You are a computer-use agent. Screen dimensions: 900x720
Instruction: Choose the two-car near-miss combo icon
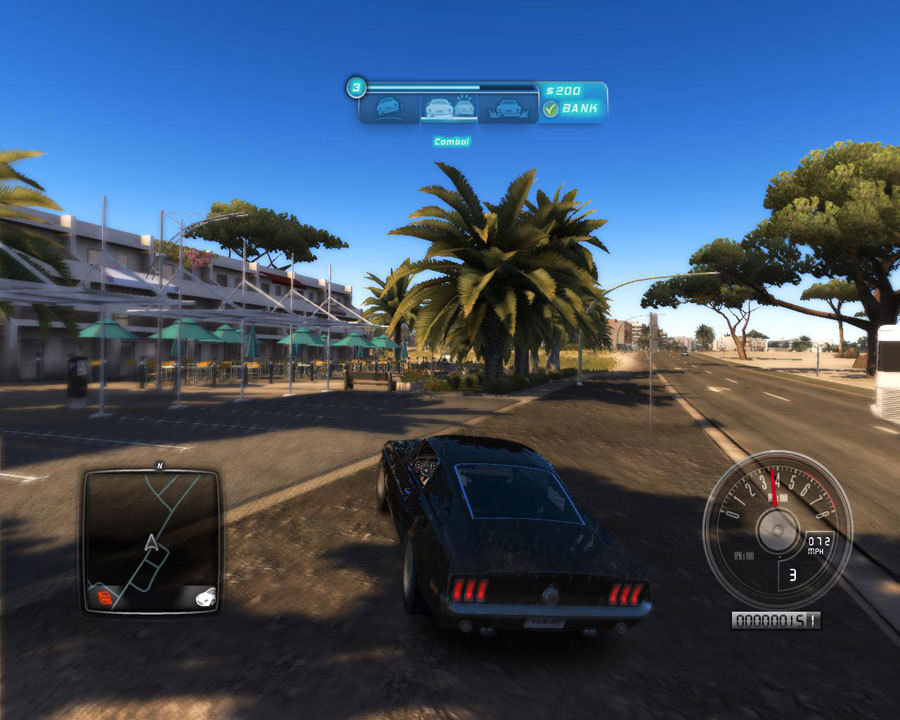[450, 107]
